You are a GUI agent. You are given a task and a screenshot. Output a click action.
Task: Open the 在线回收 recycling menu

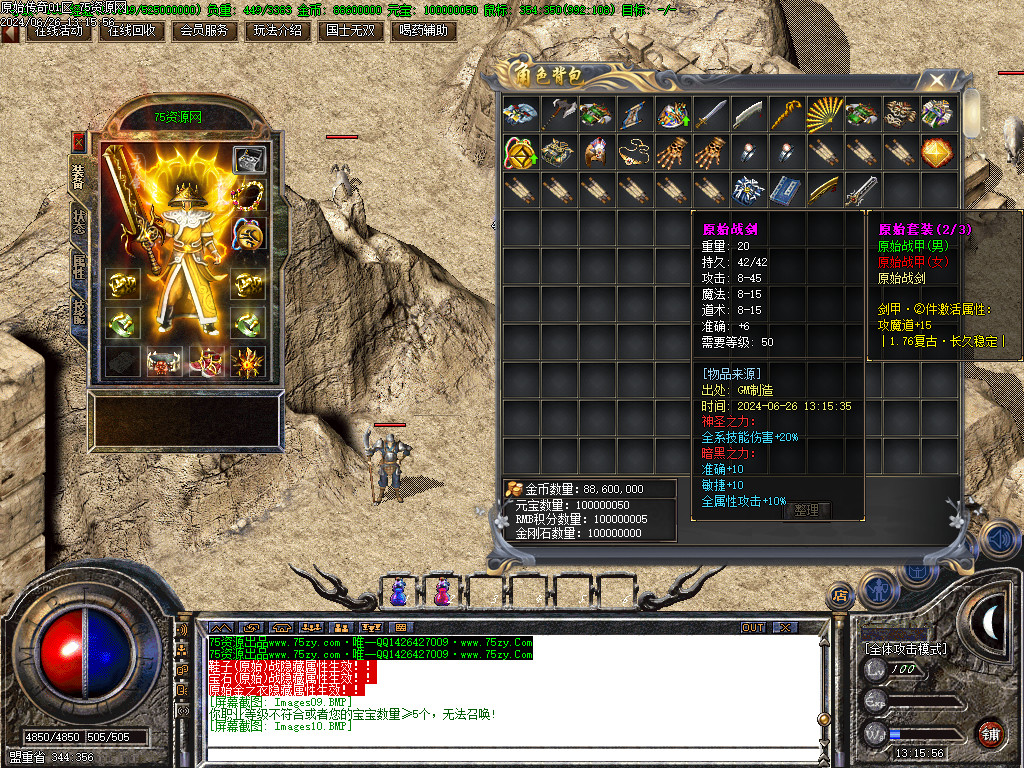pos(130,31)
